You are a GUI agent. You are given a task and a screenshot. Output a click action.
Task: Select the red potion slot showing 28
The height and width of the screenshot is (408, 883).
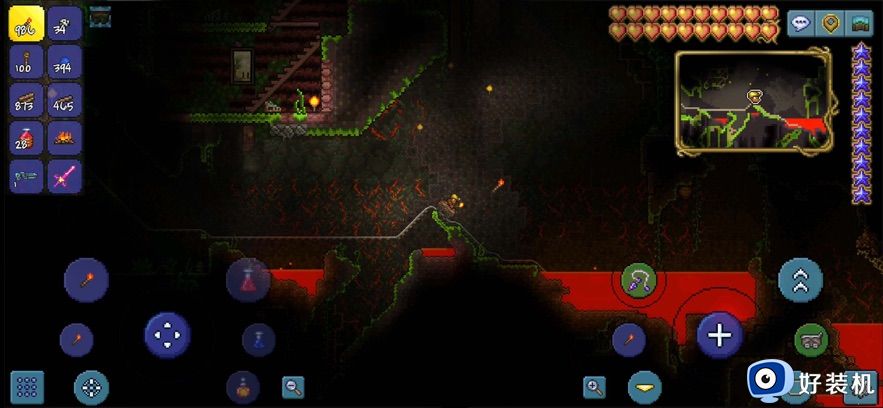26,138
